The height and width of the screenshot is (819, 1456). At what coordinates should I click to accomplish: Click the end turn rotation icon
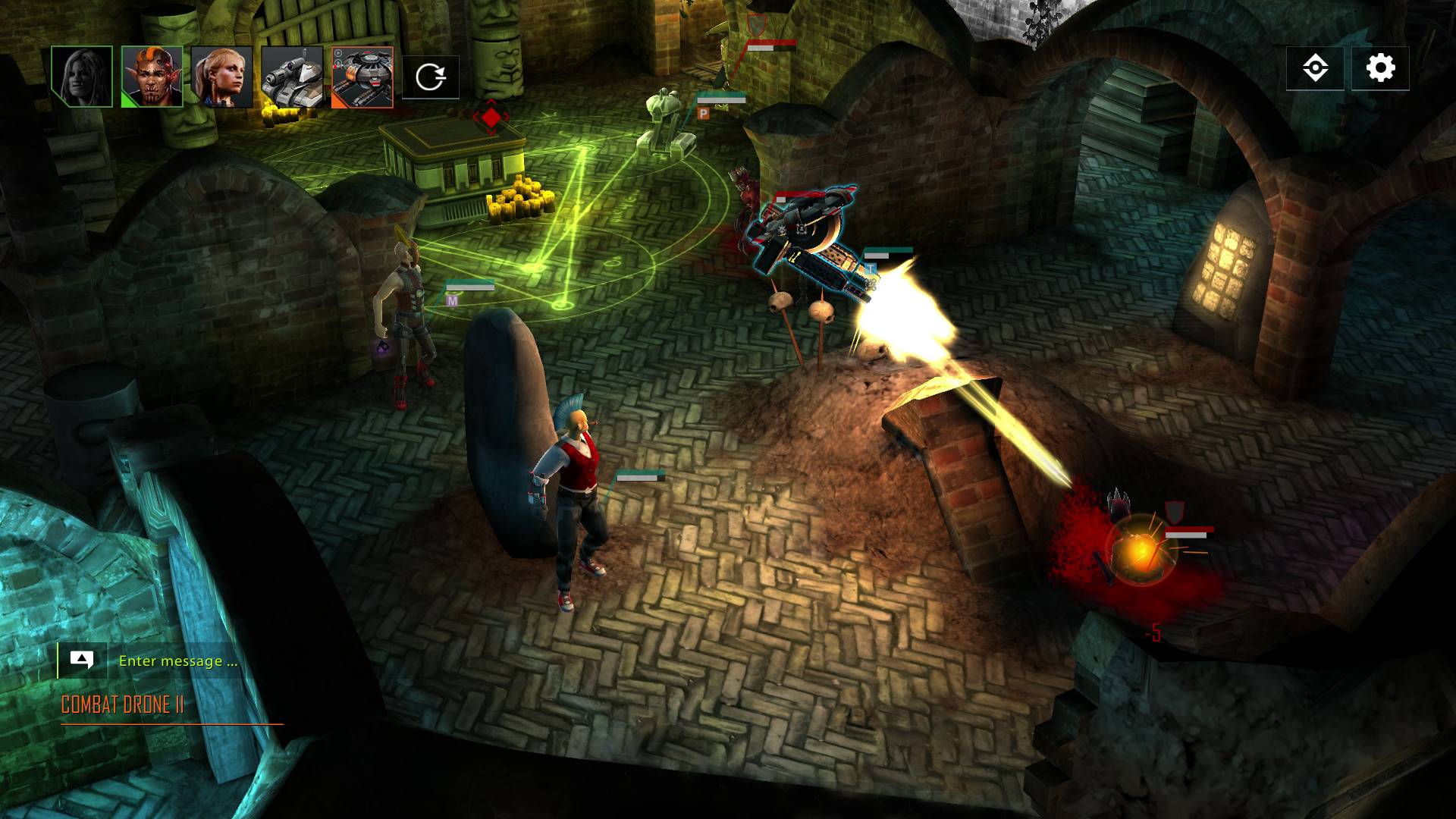coord(431,76)
